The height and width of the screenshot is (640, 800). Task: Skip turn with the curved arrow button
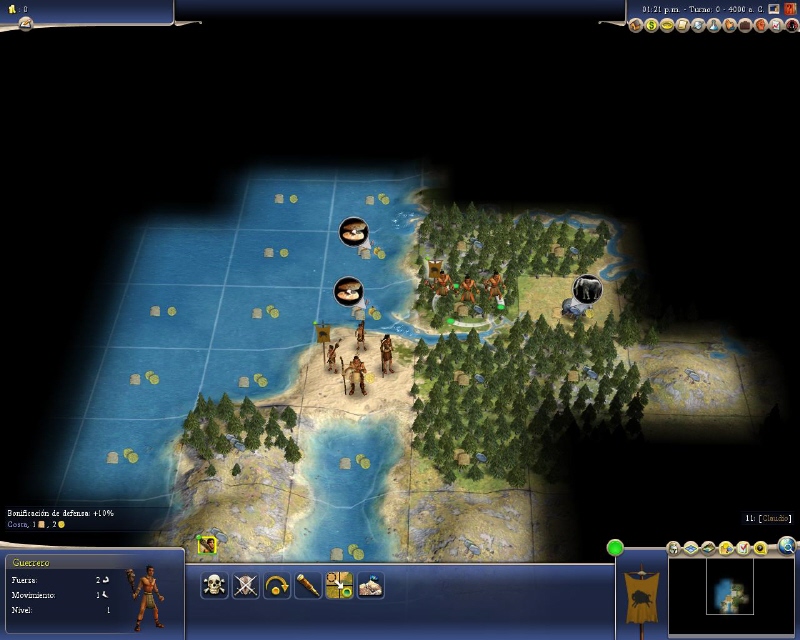pyautogui.click(x=276, y=585)
